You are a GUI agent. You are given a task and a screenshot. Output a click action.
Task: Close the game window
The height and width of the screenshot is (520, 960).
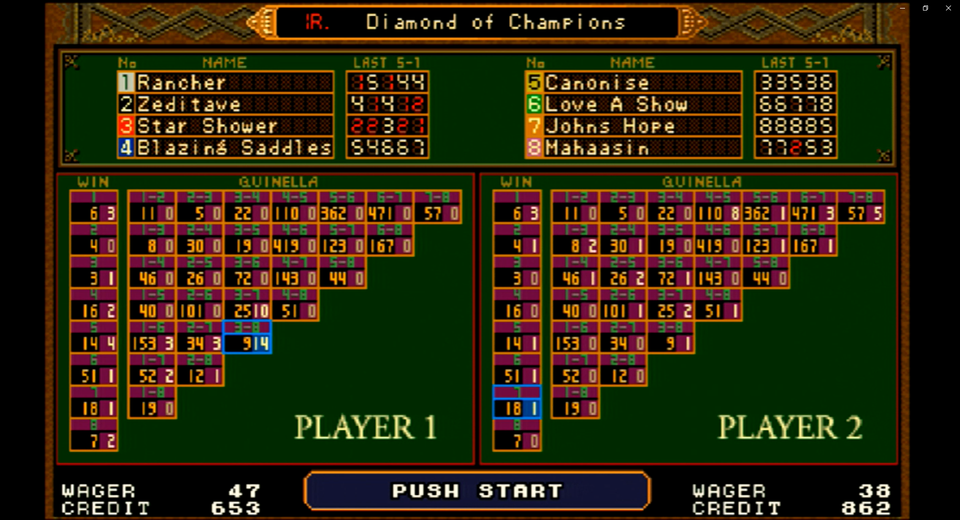[948, 8]
